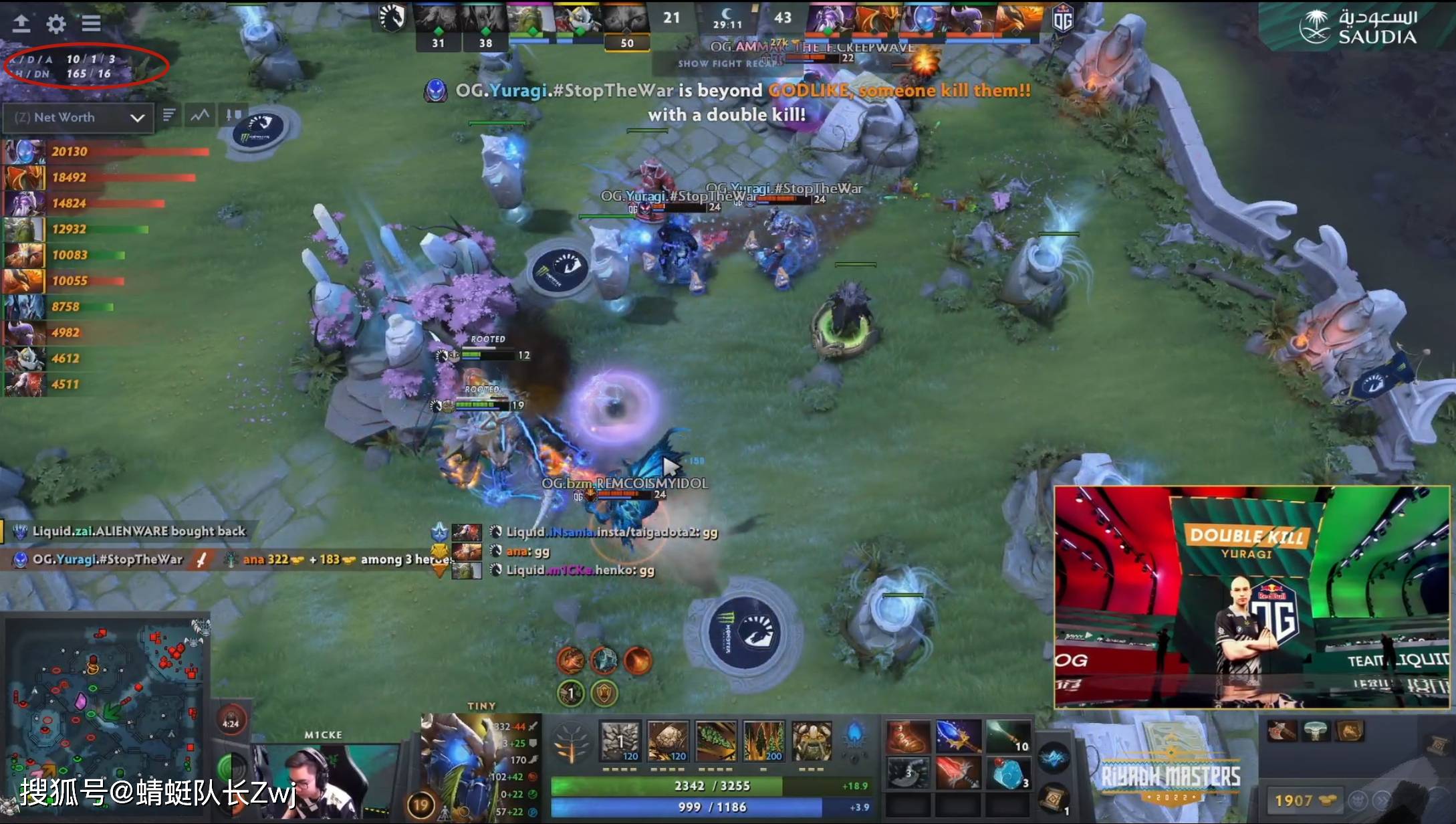The width and height of the screenshot is (1456, 824).
Task: Select Tiny's Toss ability
Action: click(x=669, y=741)
